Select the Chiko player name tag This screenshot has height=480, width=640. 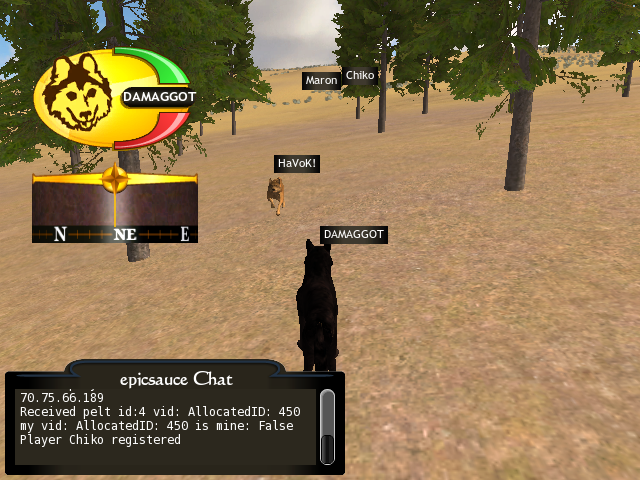click(x=359, y=76)
